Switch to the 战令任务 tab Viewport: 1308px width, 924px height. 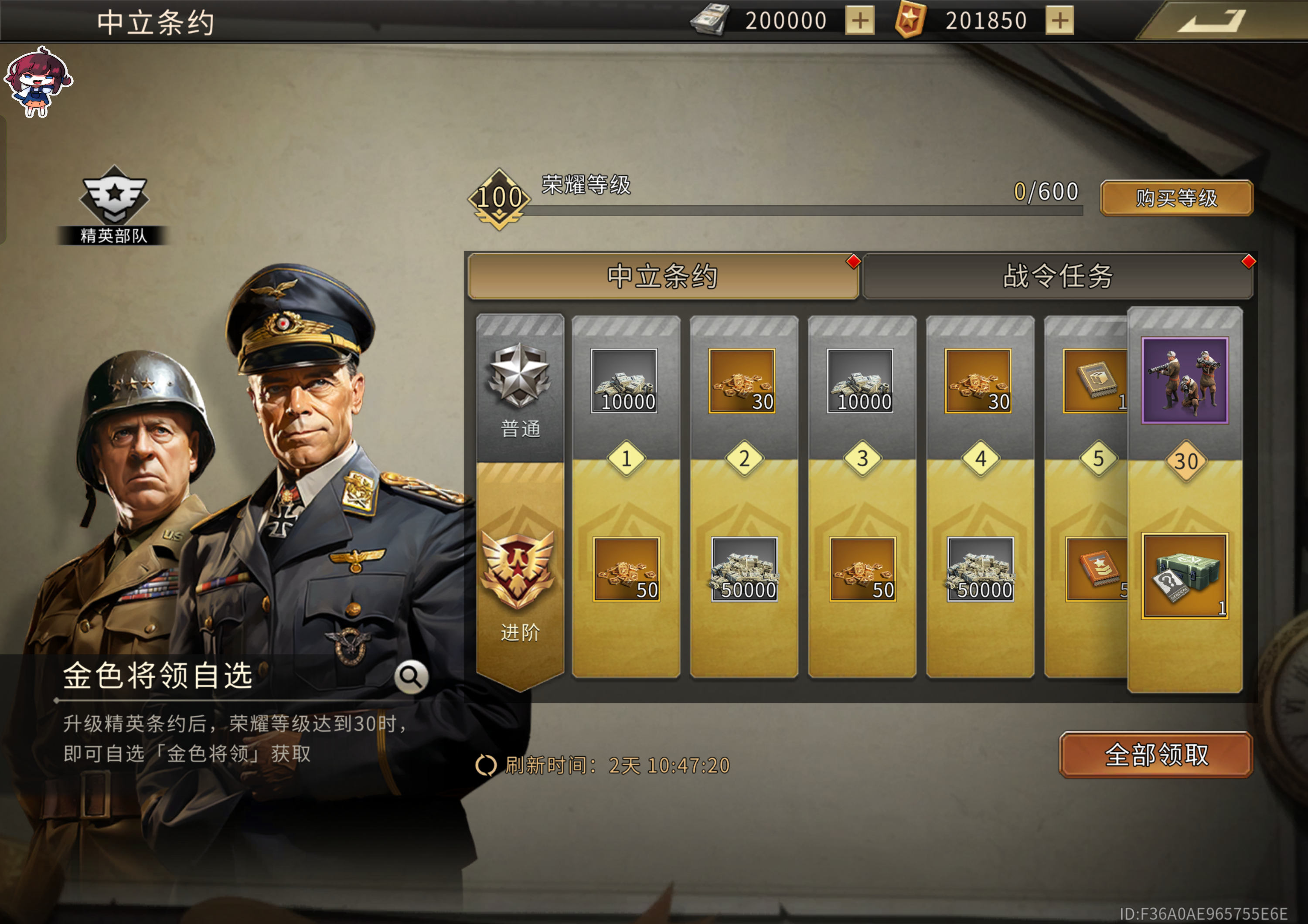coord(1057,276)
